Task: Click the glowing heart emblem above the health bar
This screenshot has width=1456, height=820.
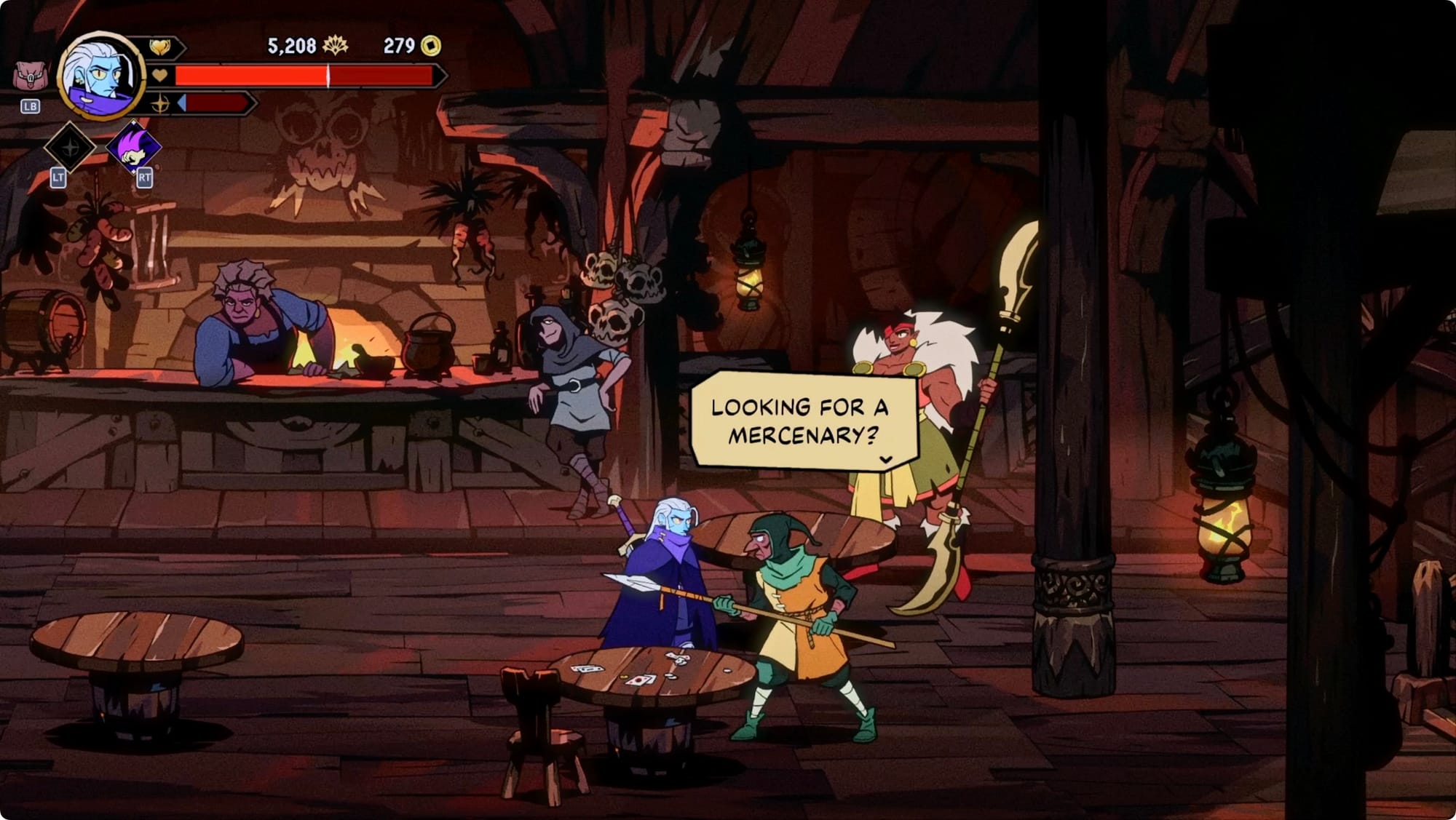Action: [x=159, y=48]
